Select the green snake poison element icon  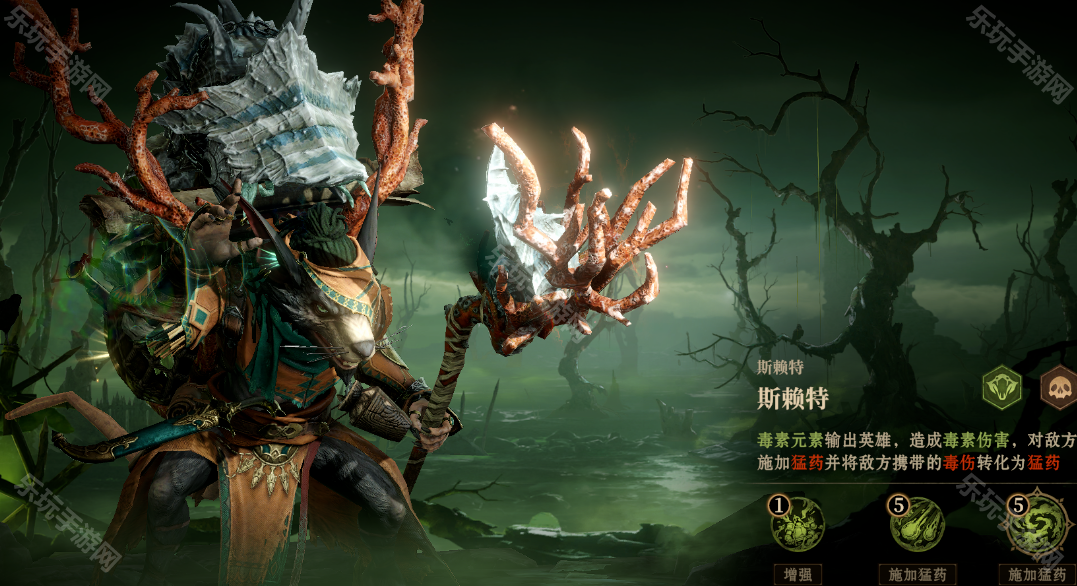[x=1001, y=388]
